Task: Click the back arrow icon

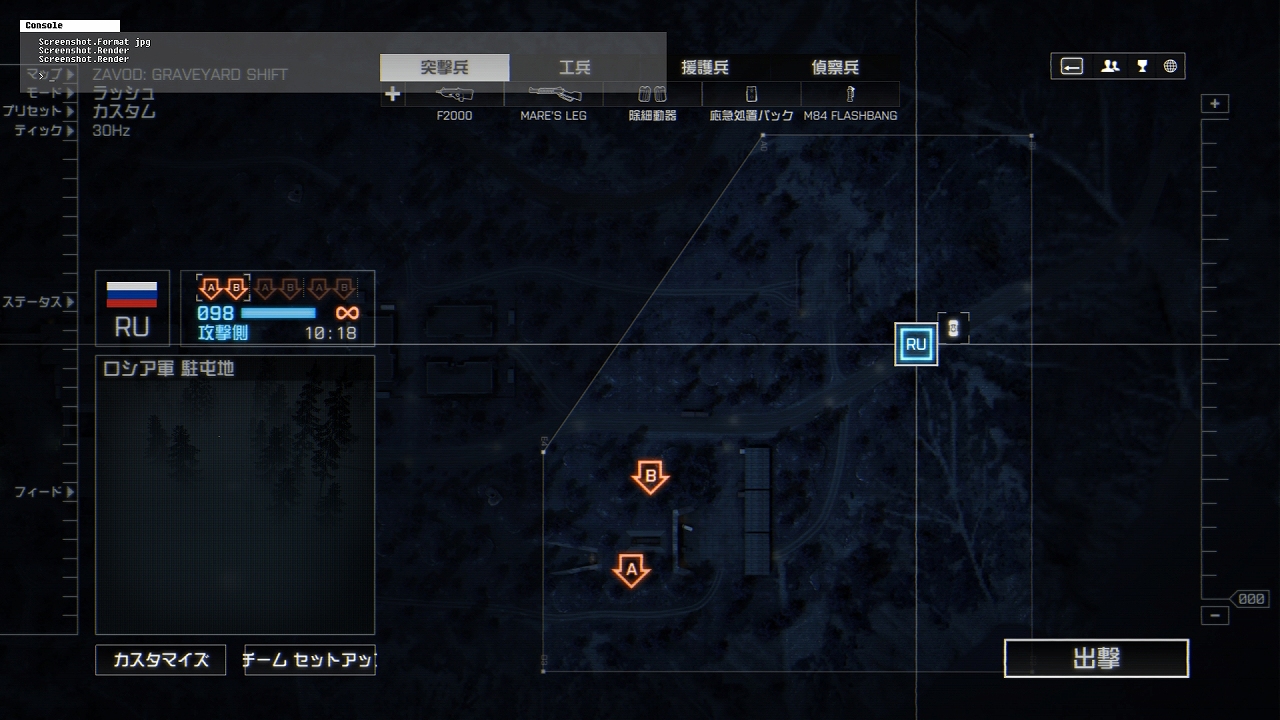Action: [1072, 67]
